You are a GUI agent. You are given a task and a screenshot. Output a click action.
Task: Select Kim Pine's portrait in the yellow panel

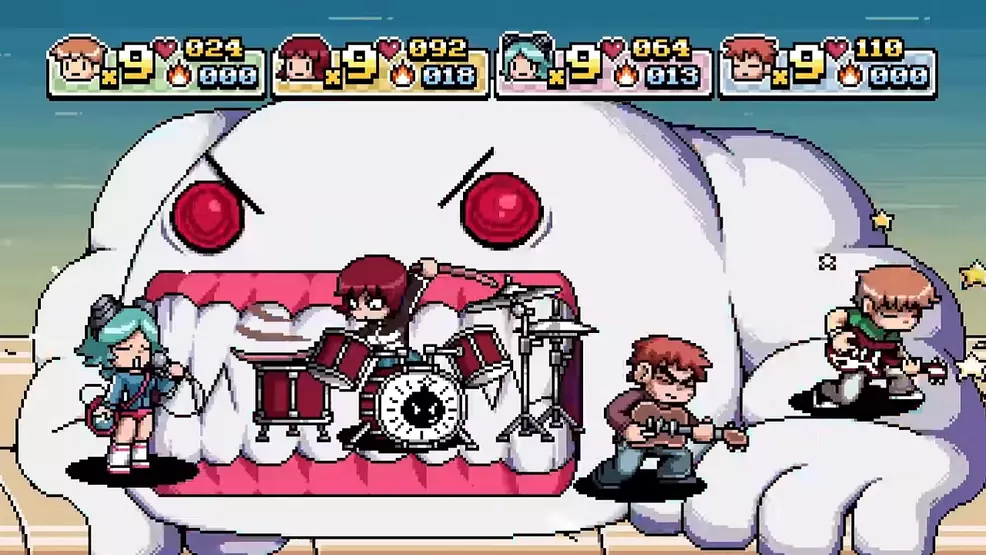pyautogui.click(x=301, y=63)
